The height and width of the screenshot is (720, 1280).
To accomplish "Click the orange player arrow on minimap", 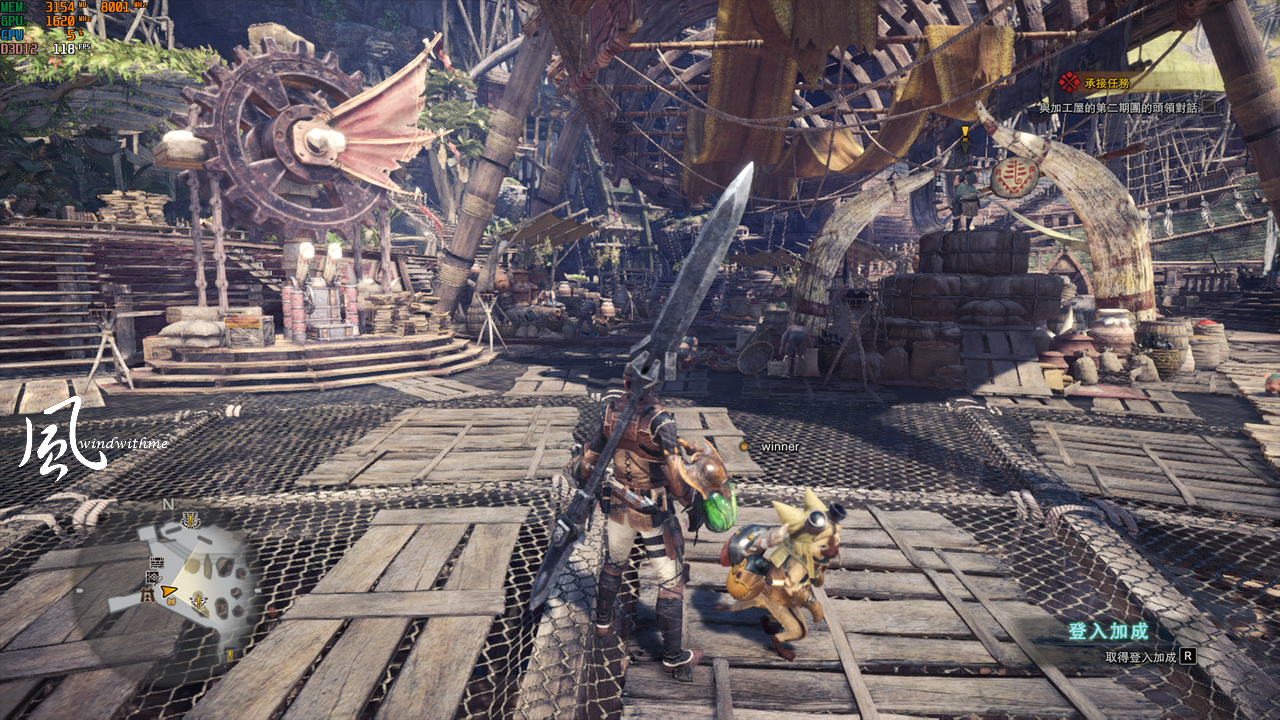I will 169,593.
